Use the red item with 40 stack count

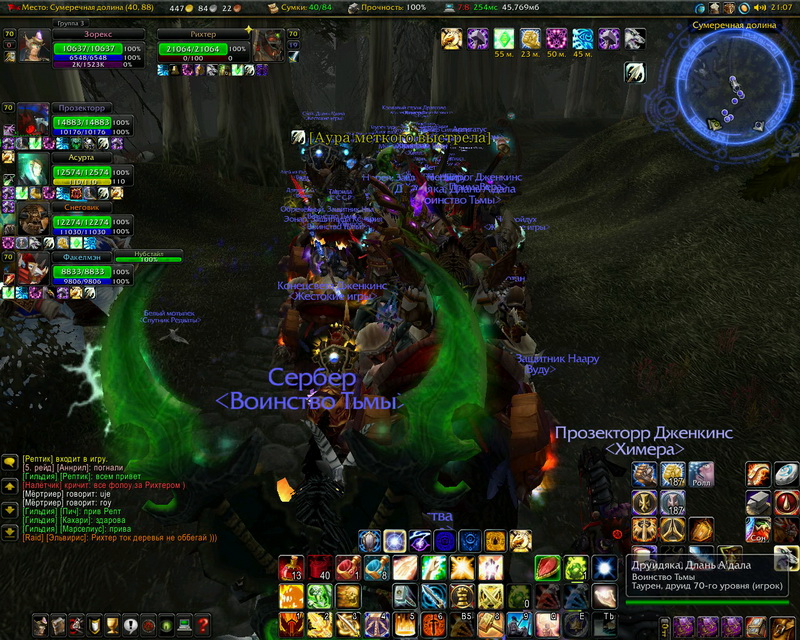pos(321,569)
